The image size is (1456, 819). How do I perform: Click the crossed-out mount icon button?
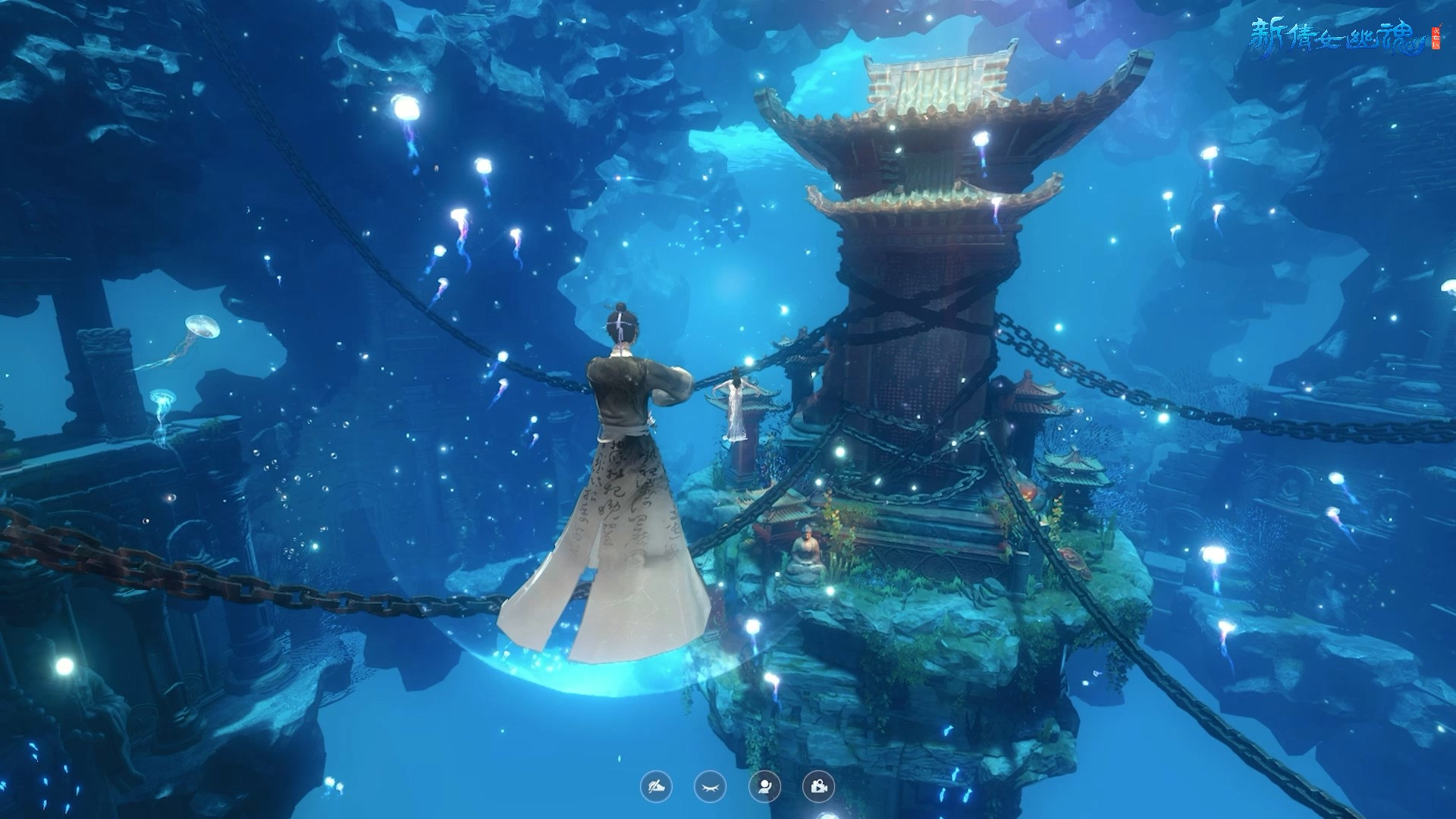[656, 787]
